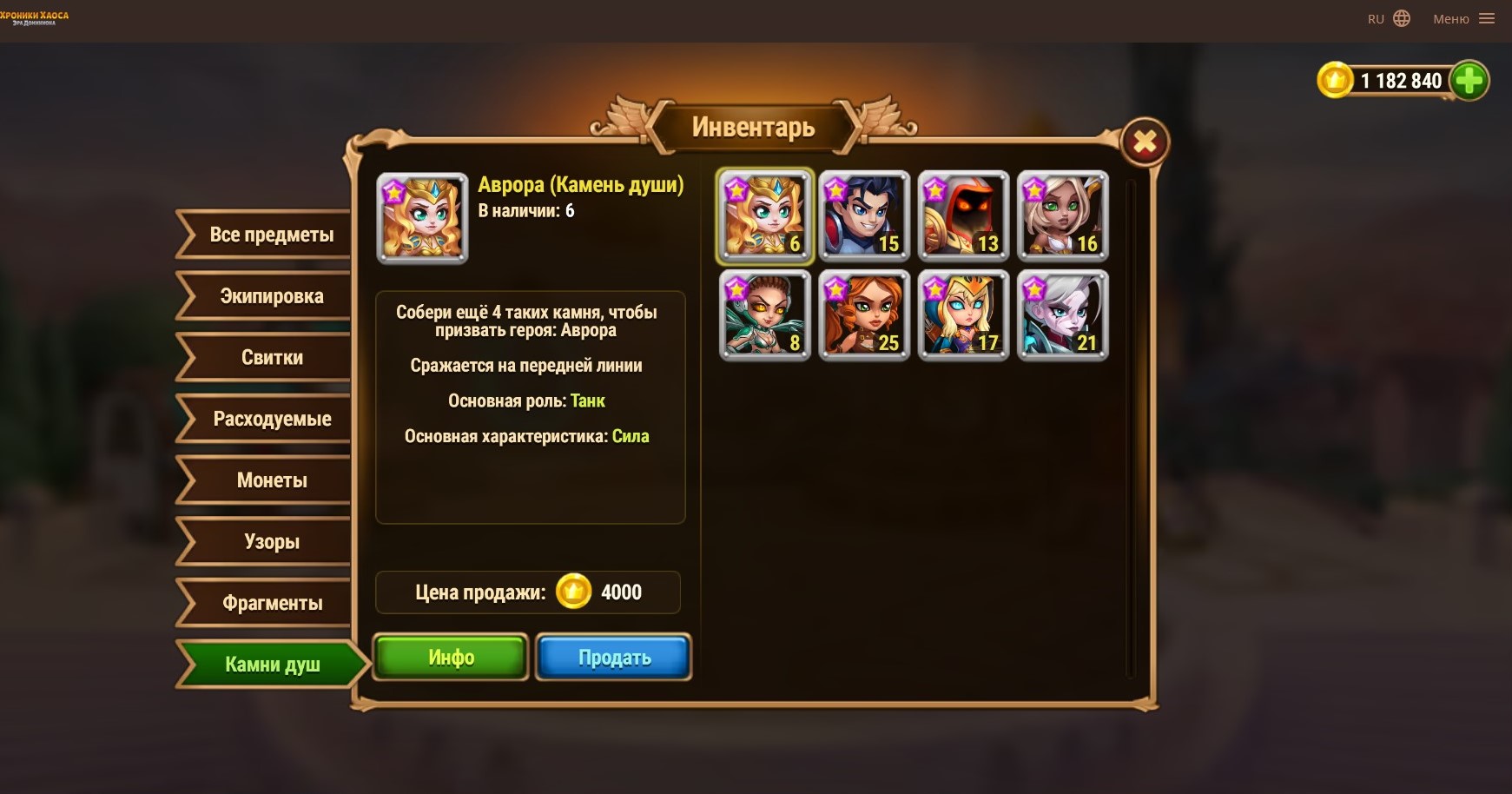Pick the white-haired hero soul stone (16)
The image size is (1512, 794).
pos(1063,216)
